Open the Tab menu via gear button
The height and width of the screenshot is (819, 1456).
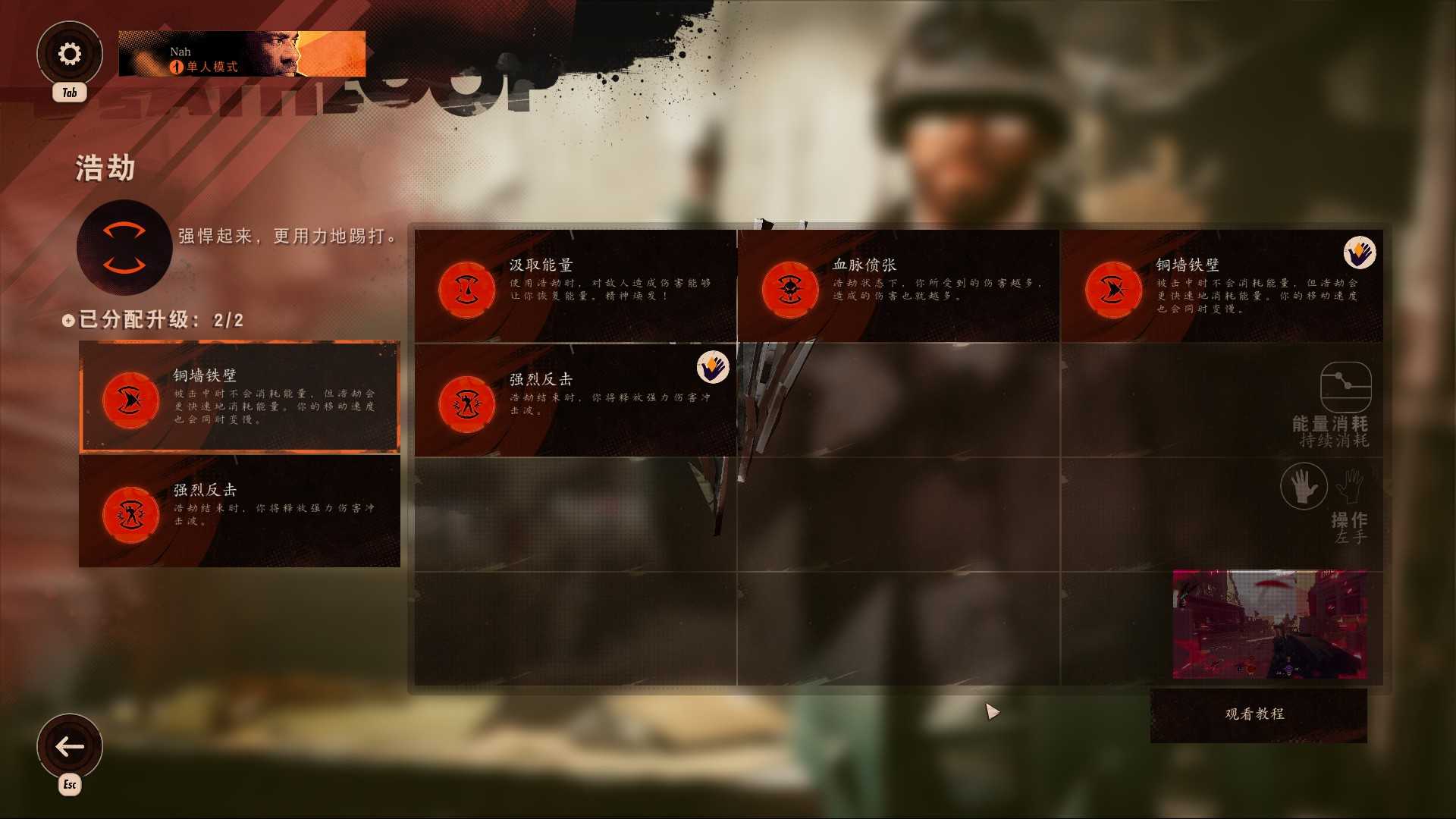click(70, 53)
